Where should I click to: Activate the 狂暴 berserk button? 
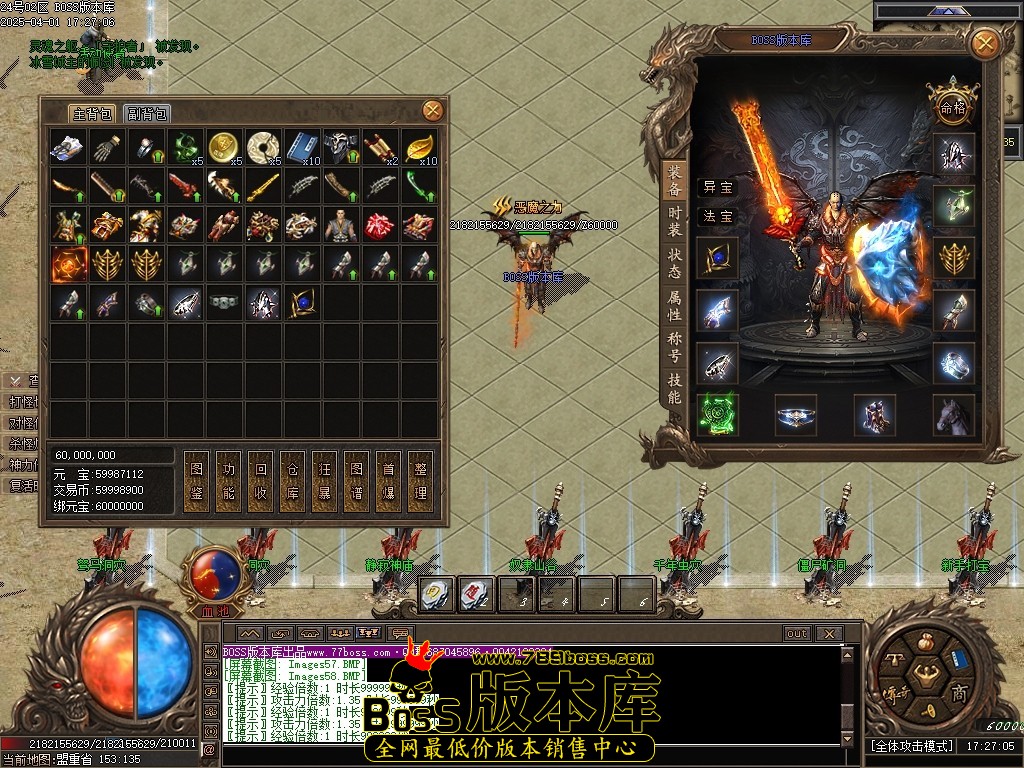325,480
